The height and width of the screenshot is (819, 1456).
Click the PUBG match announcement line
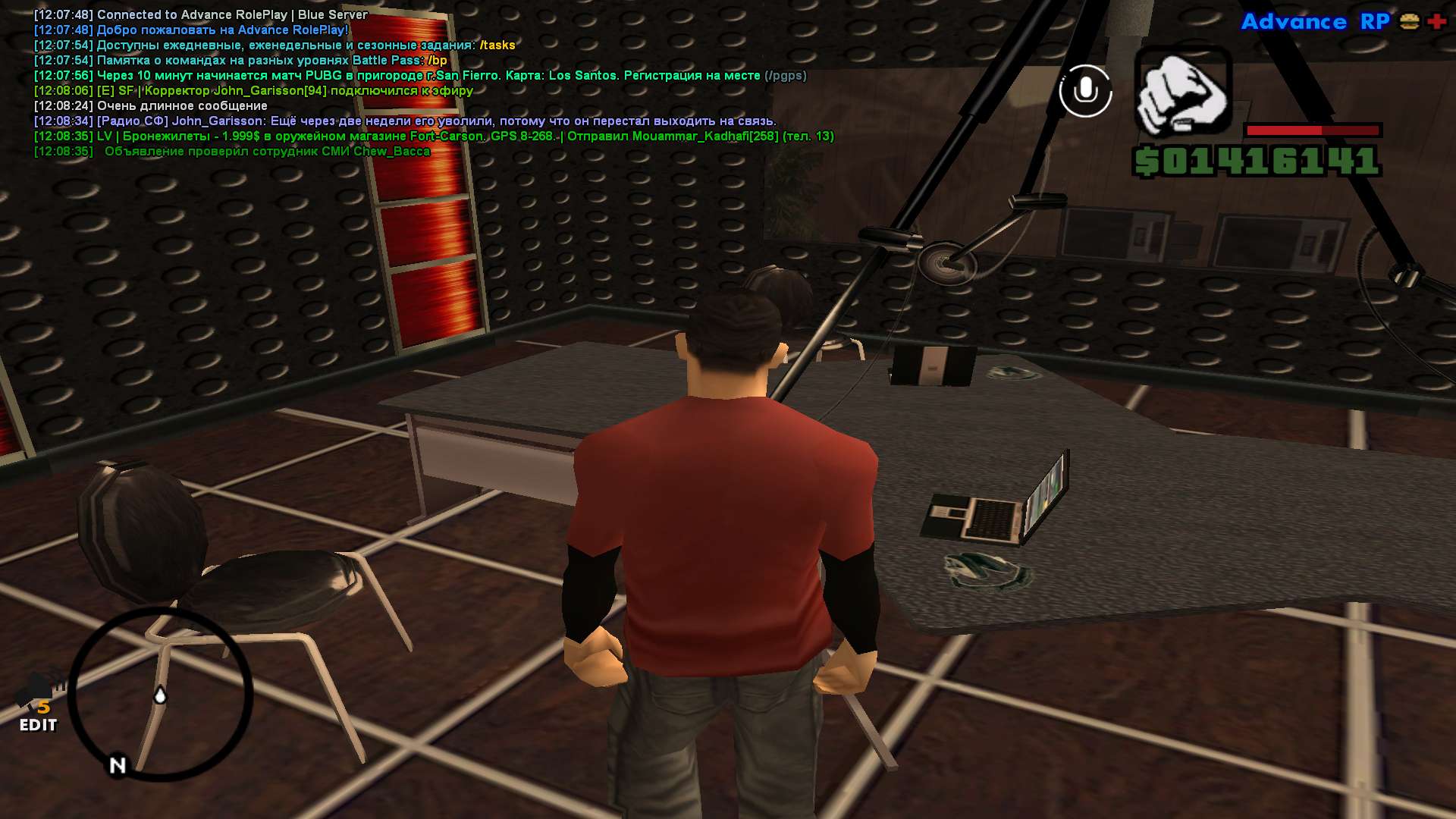pos(420,76)
